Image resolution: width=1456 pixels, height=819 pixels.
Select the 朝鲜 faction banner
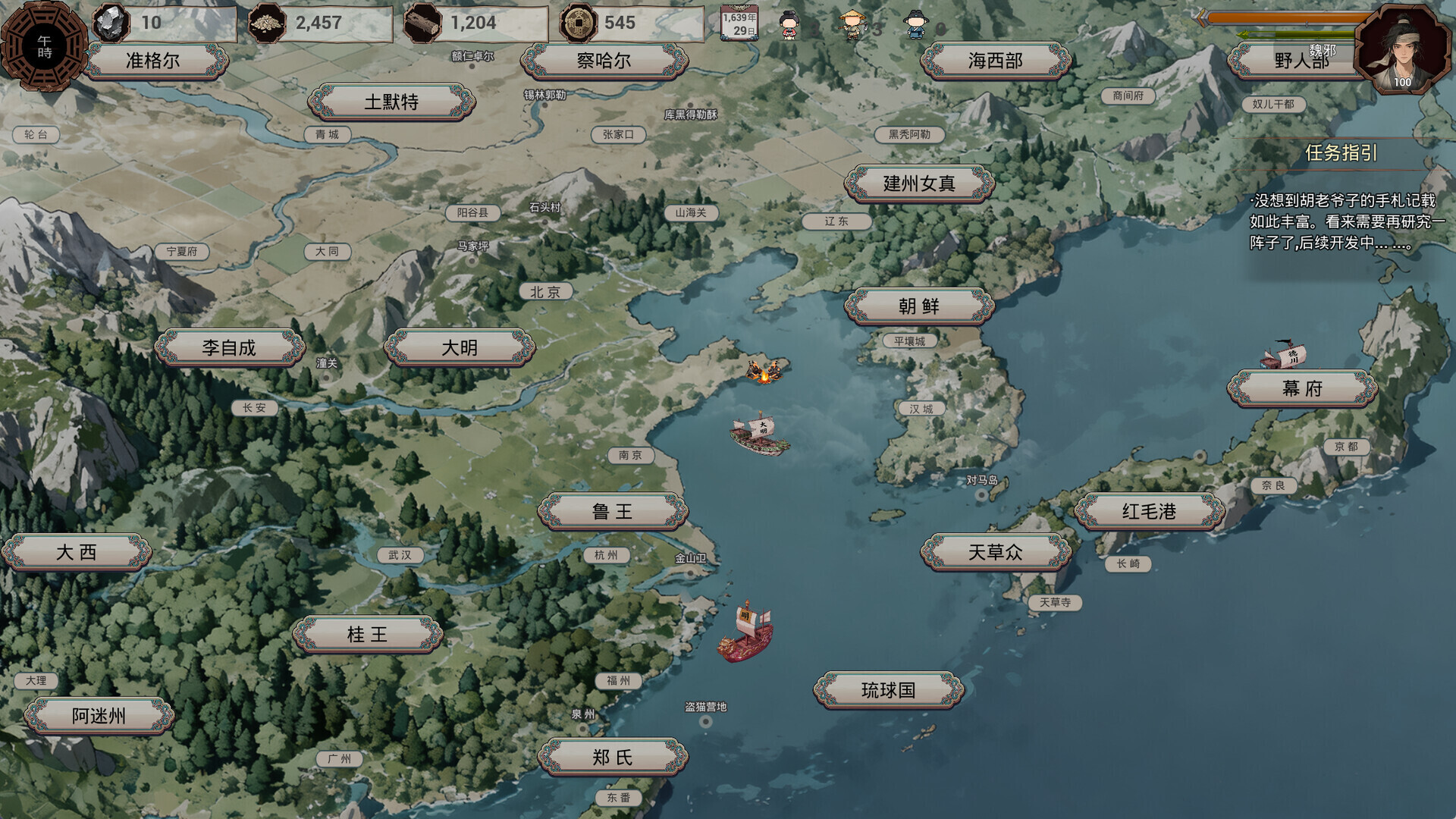click(919, 306)
